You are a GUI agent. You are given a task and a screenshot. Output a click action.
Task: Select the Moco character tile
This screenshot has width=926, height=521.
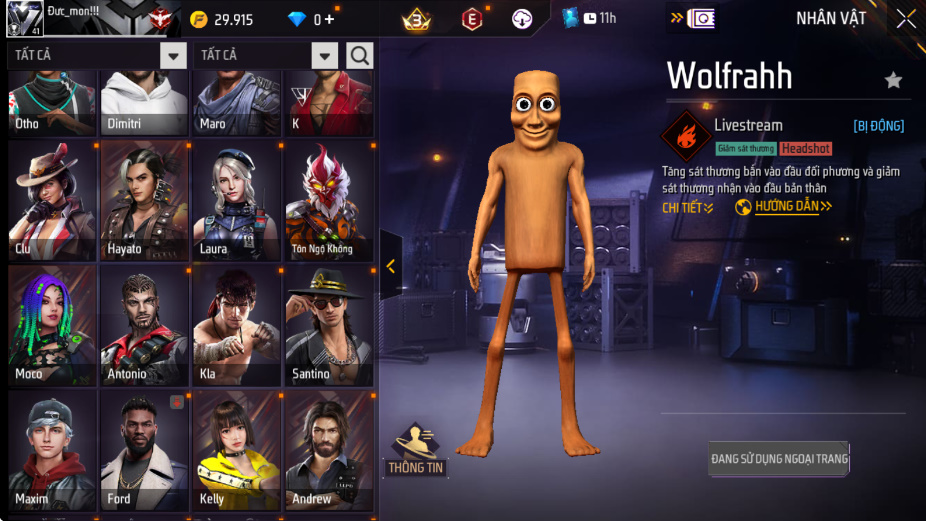pos(52,325)
